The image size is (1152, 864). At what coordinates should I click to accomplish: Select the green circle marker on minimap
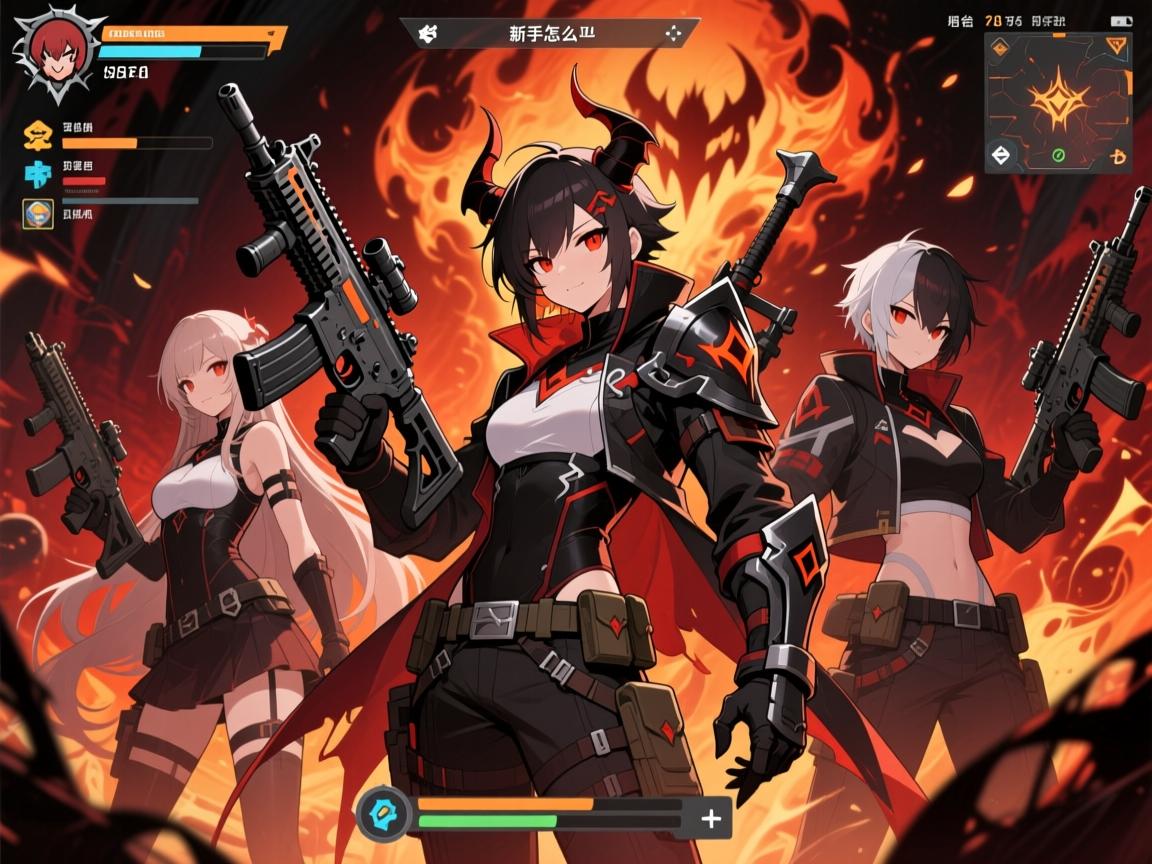tap(1060, 154)
